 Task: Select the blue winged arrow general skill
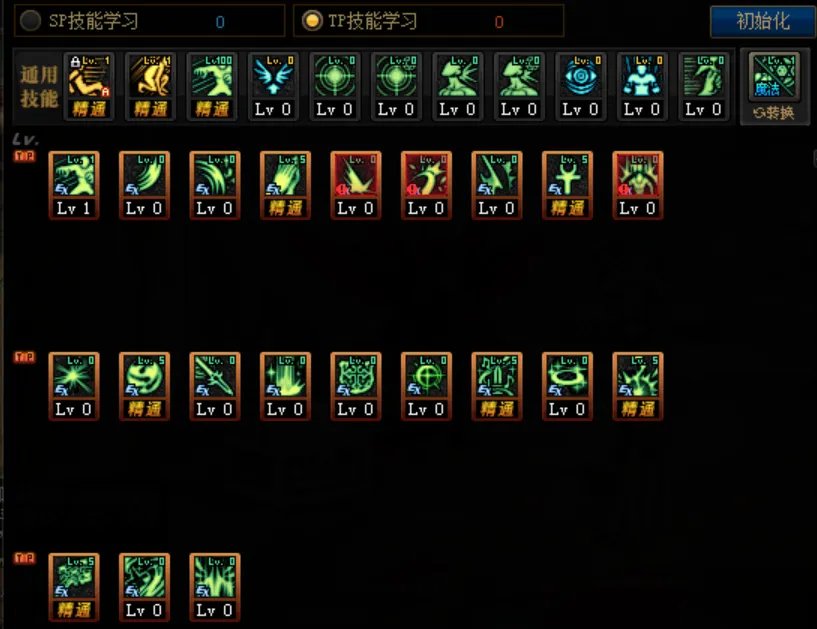pos(272,78)
